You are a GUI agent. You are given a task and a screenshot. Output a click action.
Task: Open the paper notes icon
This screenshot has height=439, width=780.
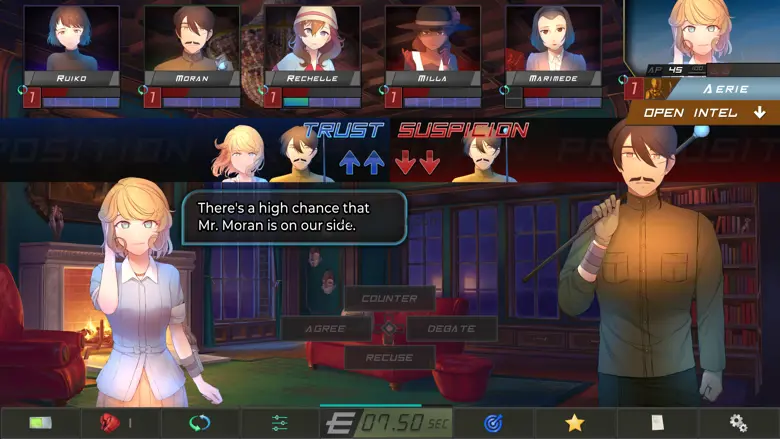tap(656, 423)
